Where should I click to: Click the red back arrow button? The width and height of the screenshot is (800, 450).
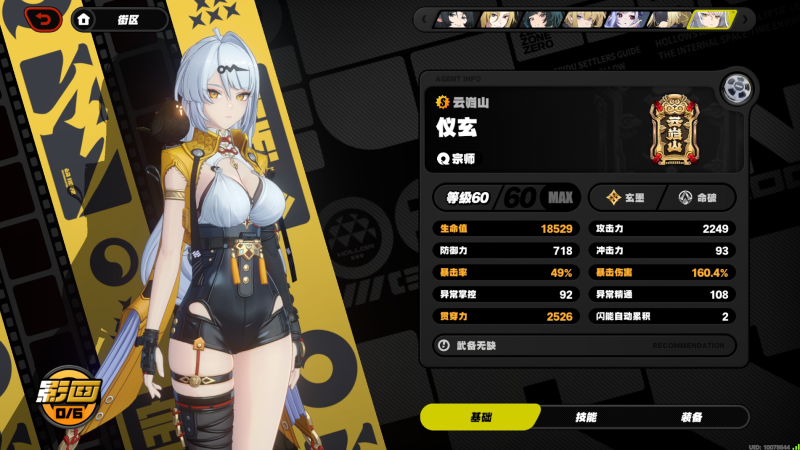click(x=43, y=19)
